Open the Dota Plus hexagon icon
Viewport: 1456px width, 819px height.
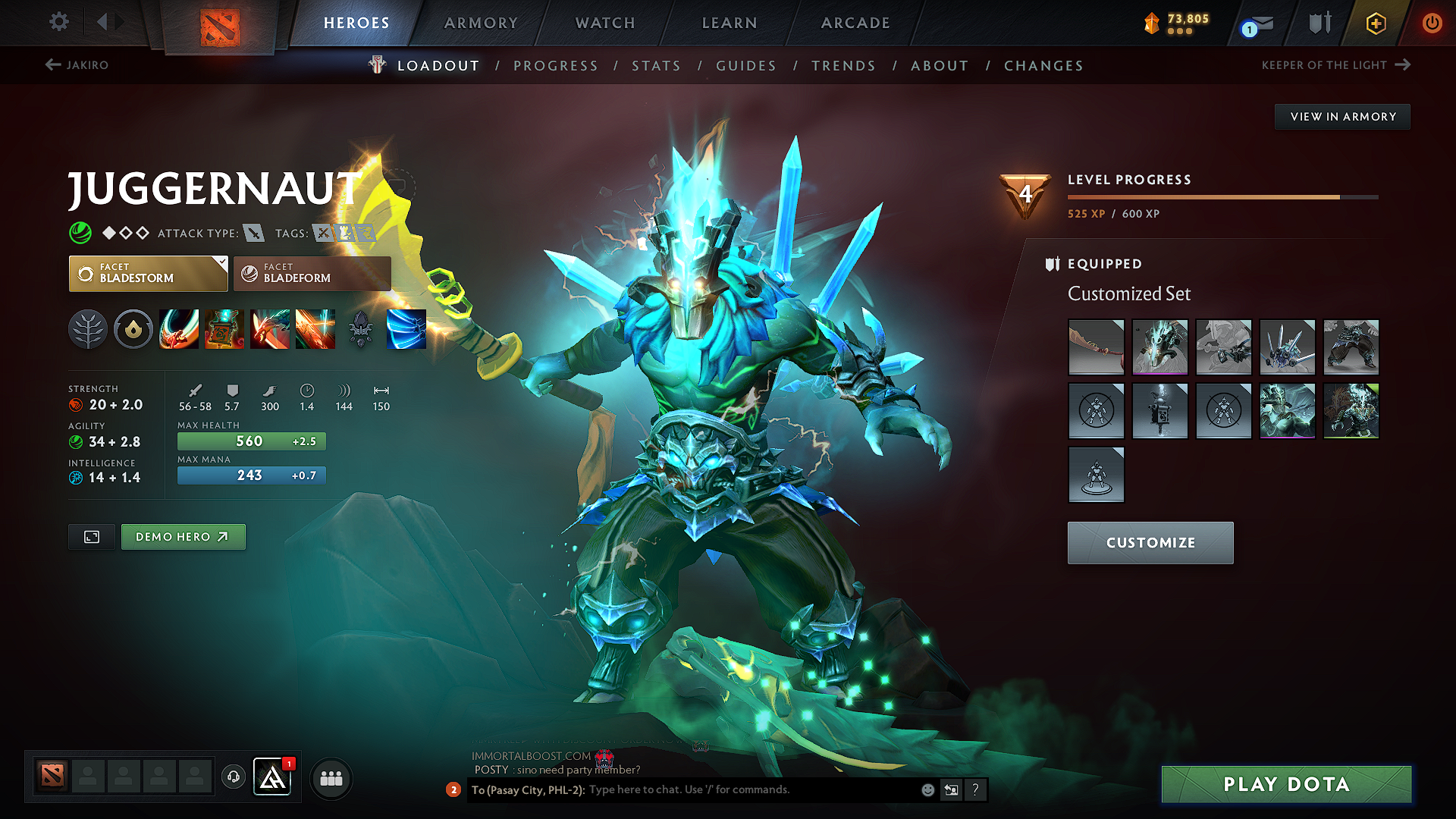[1375, 24]
